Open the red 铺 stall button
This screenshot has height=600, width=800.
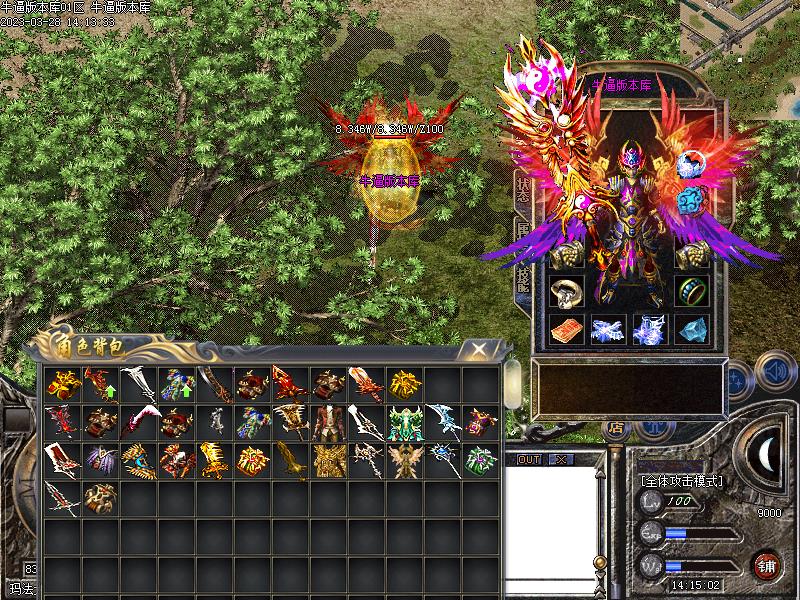click(x=767, y=565)
